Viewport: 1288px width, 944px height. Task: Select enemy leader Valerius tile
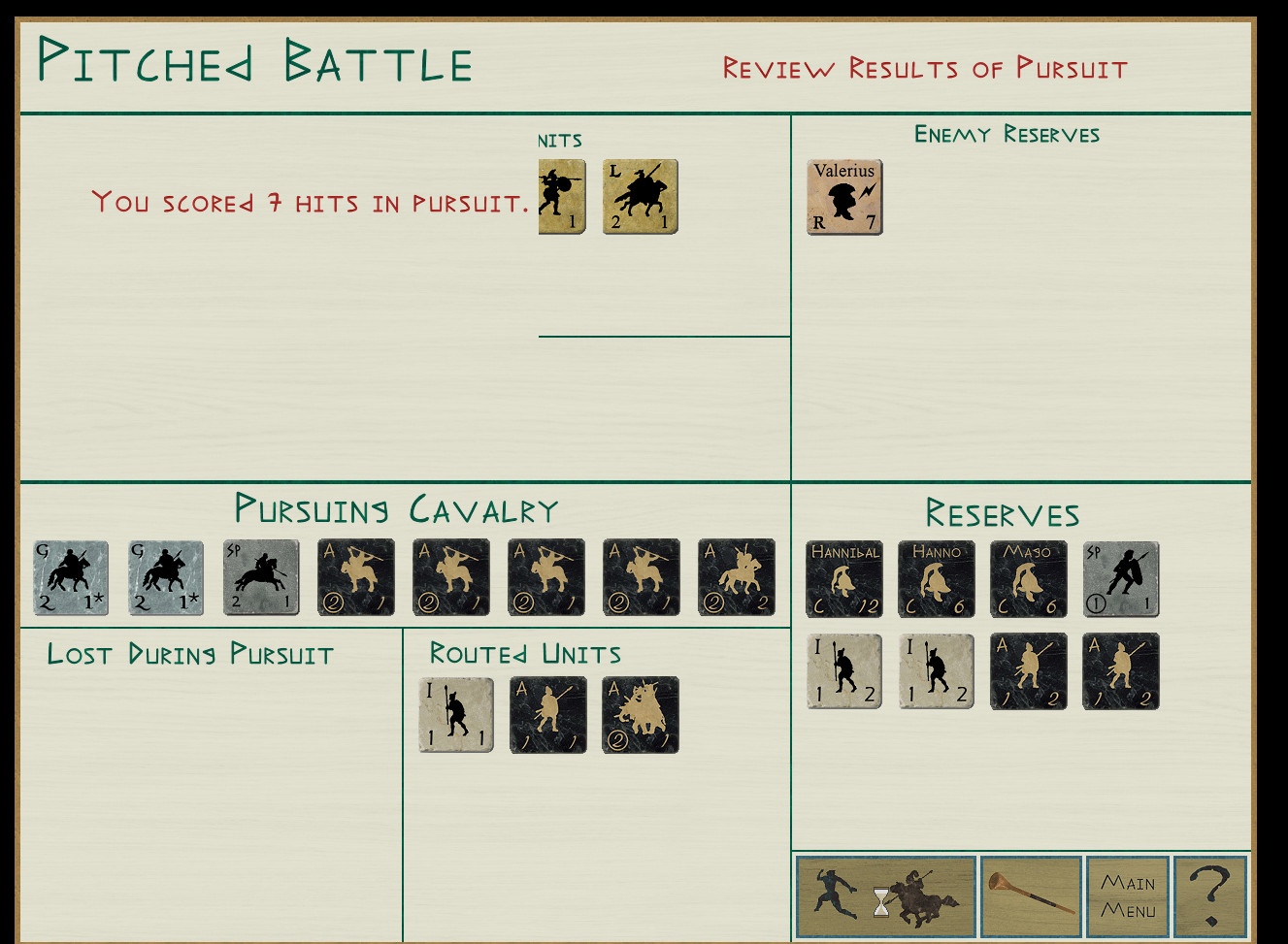click(x=844, y=197)
